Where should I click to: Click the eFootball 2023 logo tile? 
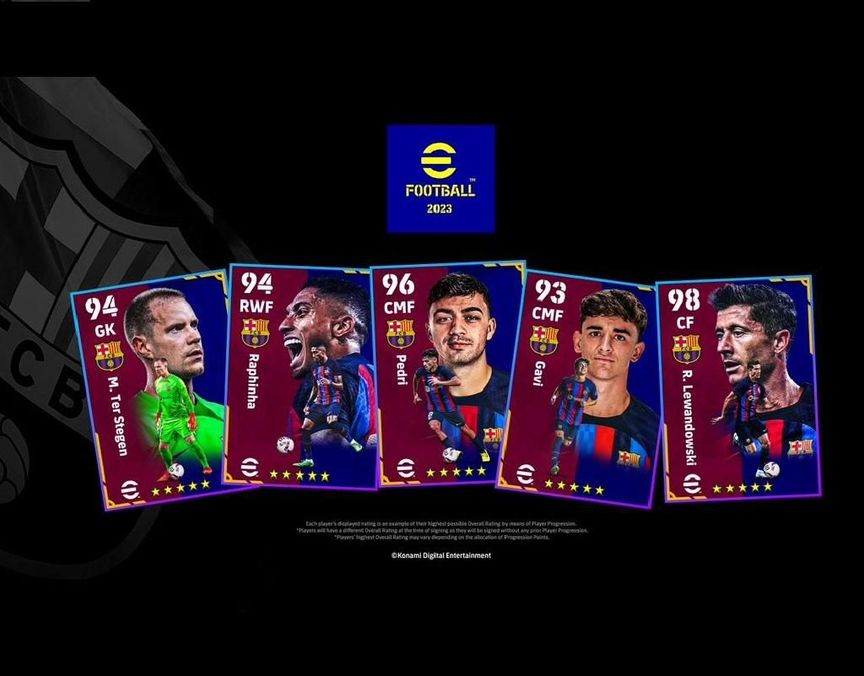click(x=441, y=178)
